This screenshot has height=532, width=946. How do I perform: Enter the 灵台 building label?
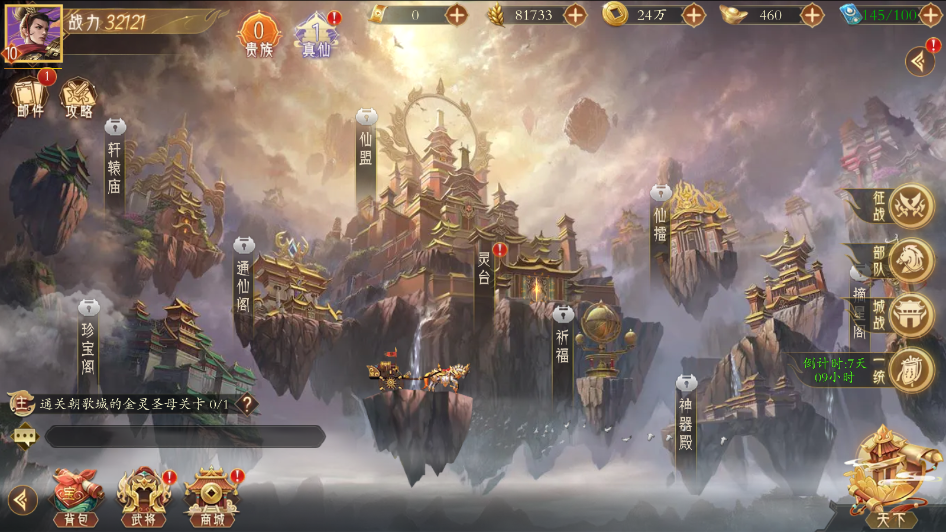[x=484, y=270]
